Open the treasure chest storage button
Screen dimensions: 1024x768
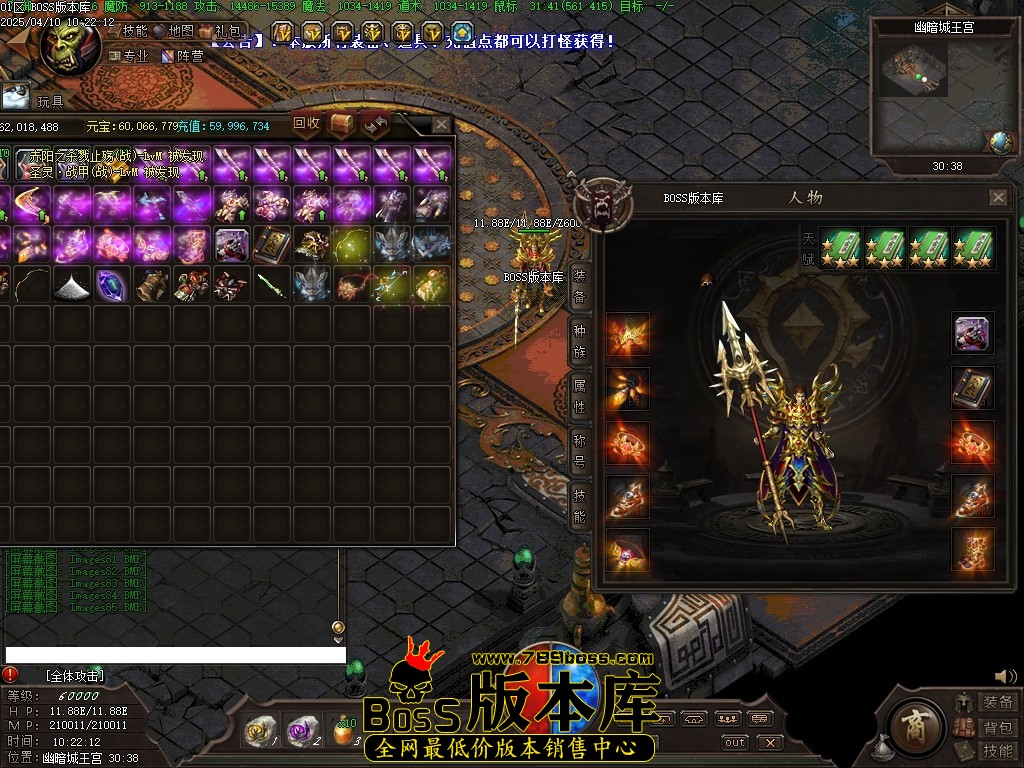(x=342, y=124)
